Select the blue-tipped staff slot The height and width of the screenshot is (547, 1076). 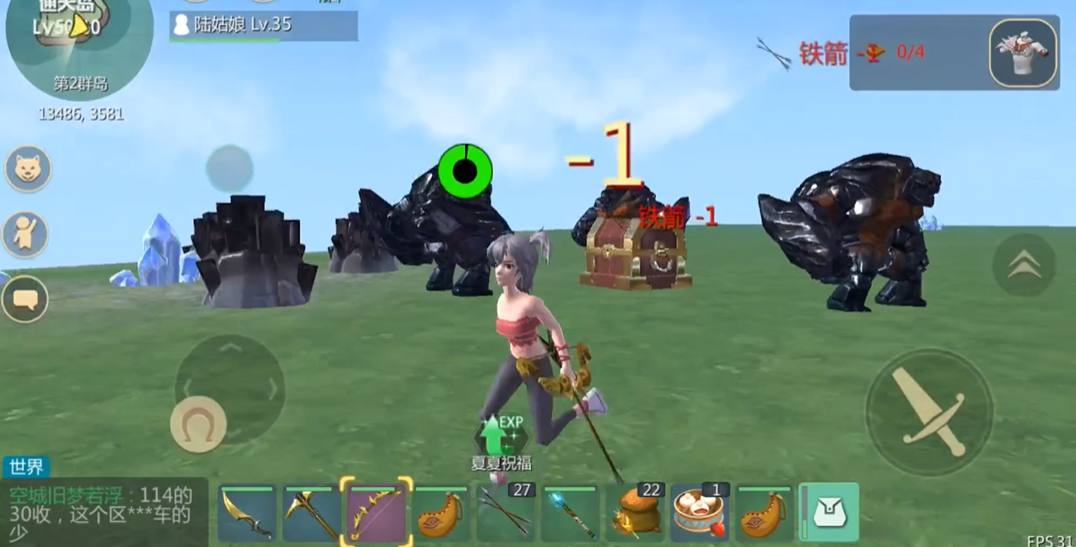click(x=571, y=514)
